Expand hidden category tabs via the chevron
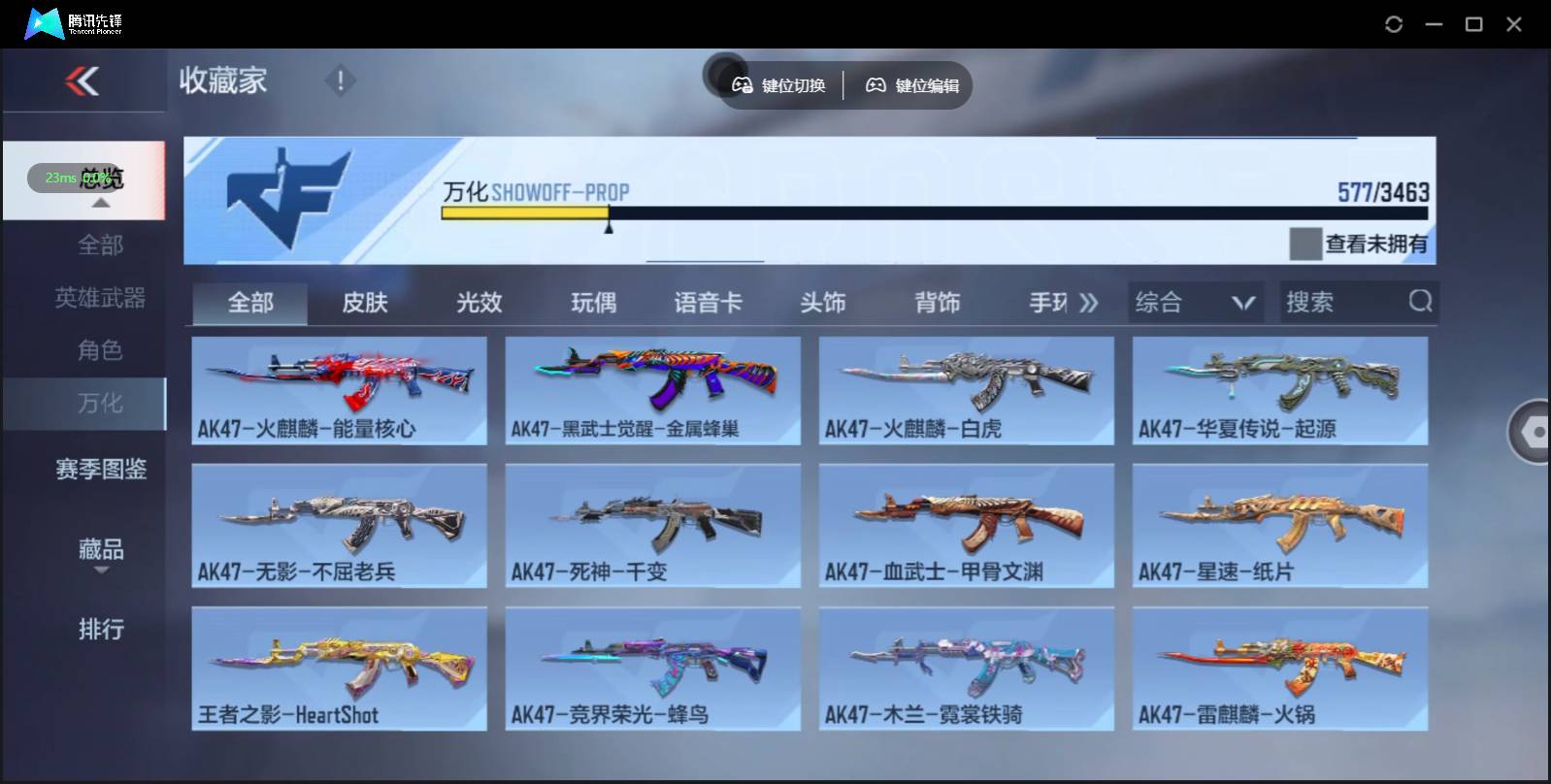1551x784 pixels. [1089, 302]
